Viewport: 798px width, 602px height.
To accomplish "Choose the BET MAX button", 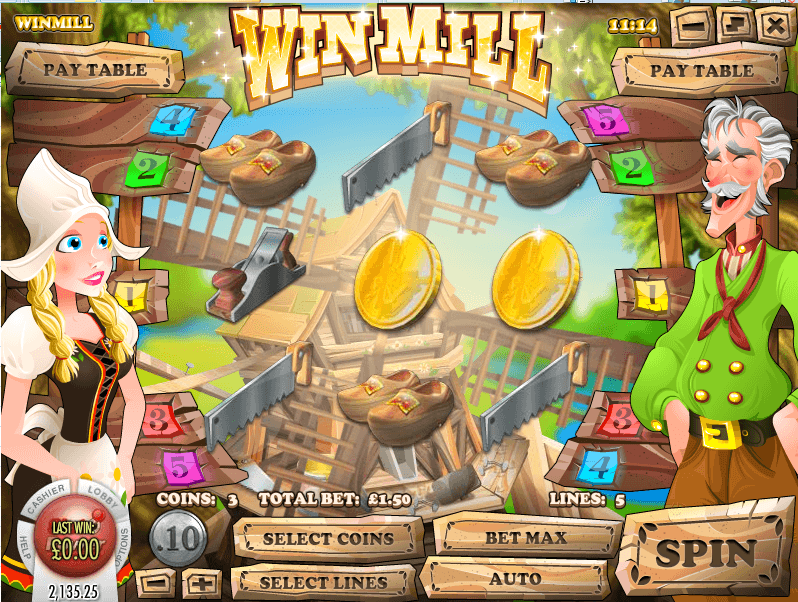I will tap(526, 537).
